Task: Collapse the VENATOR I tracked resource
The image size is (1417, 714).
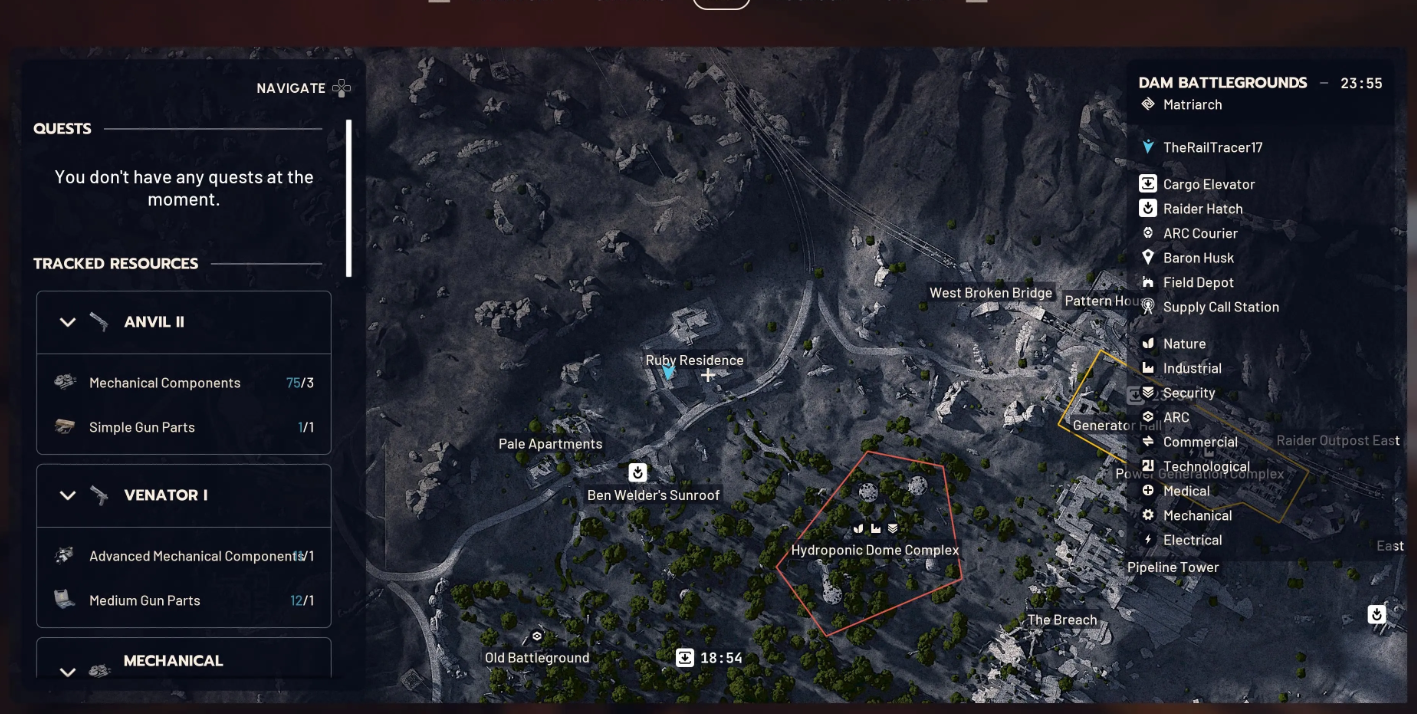Action: (68, 495)
